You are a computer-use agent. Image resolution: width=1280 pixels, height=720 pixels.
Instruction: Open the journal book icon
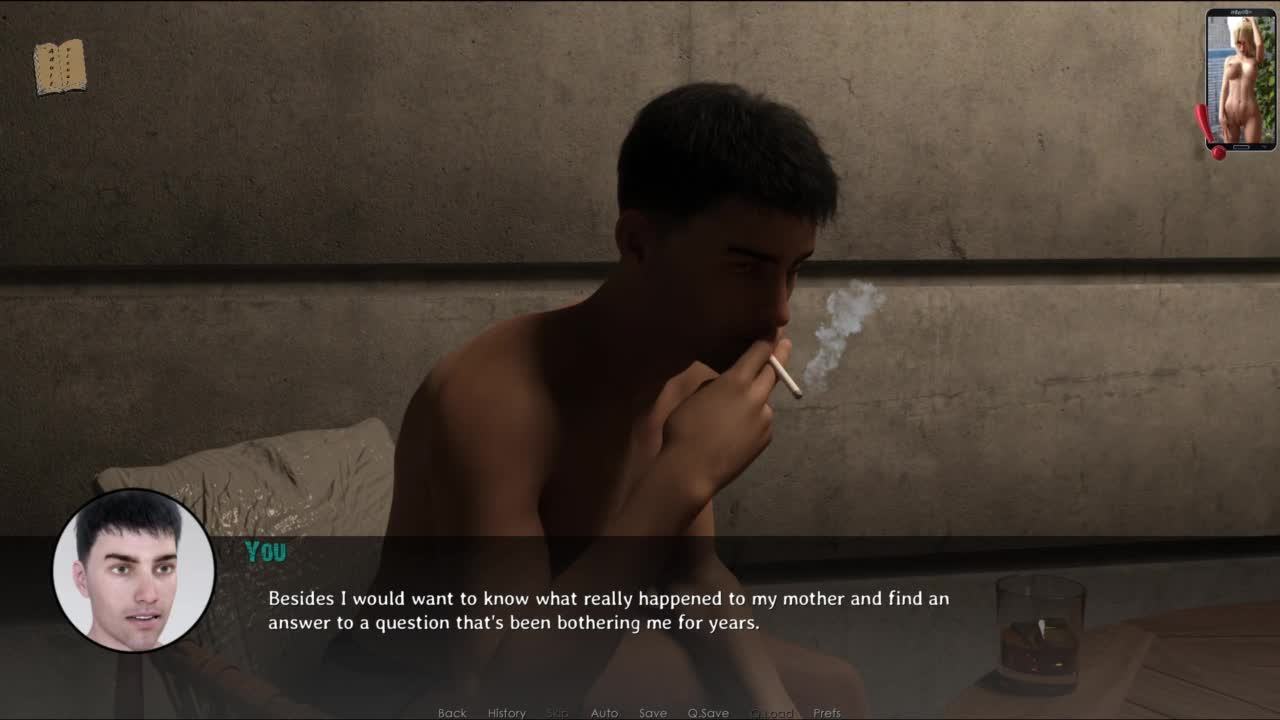(x=60, y=68)
